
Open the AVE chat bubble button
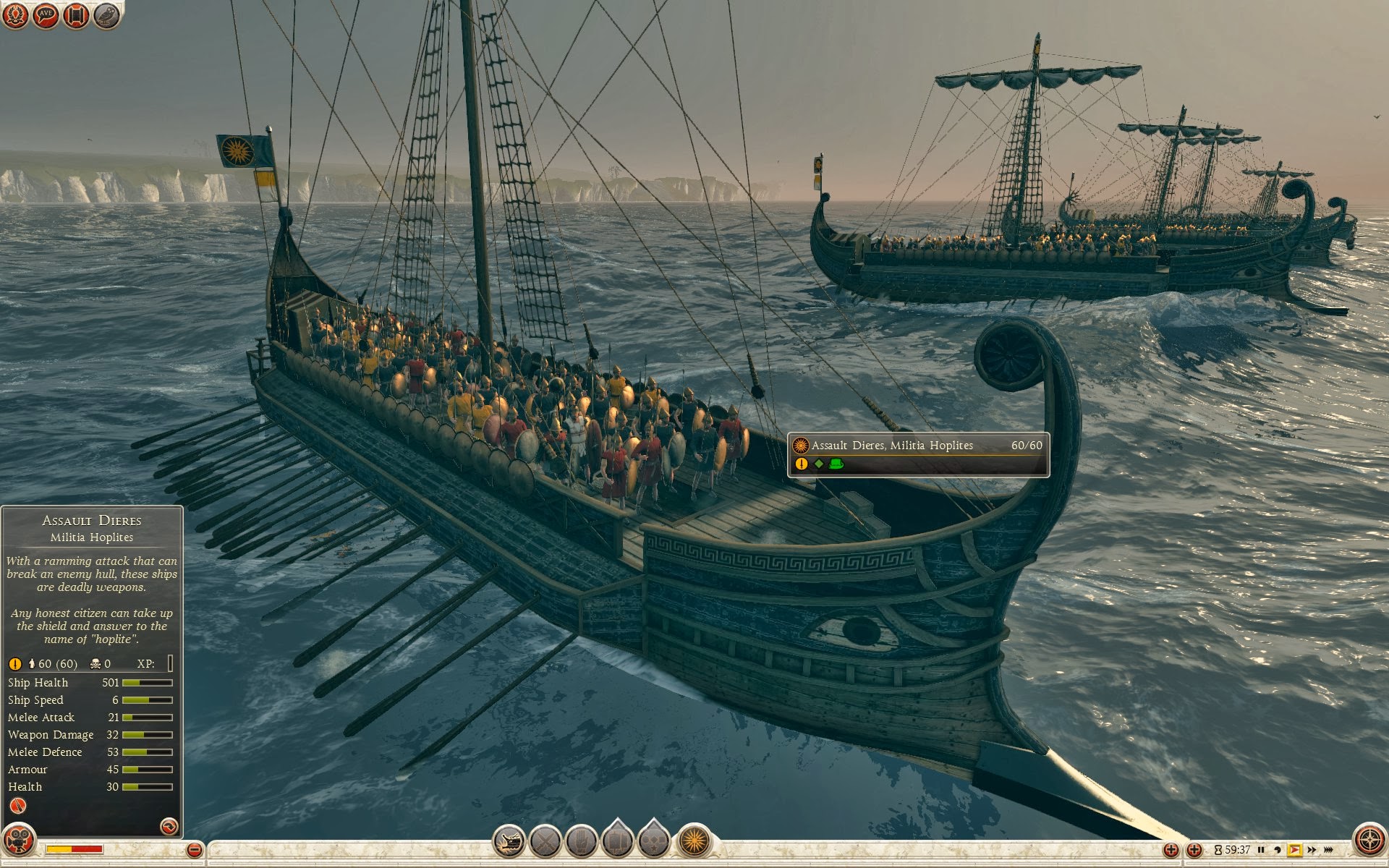click(46, 14)
